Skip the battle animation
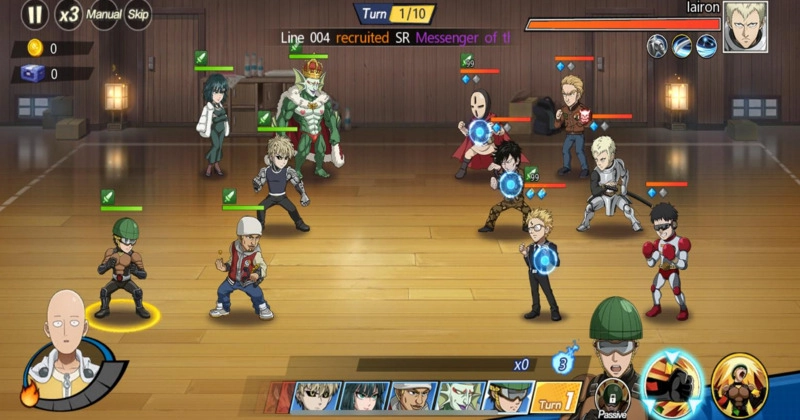800x420 pixels. (x=139, y=15)
